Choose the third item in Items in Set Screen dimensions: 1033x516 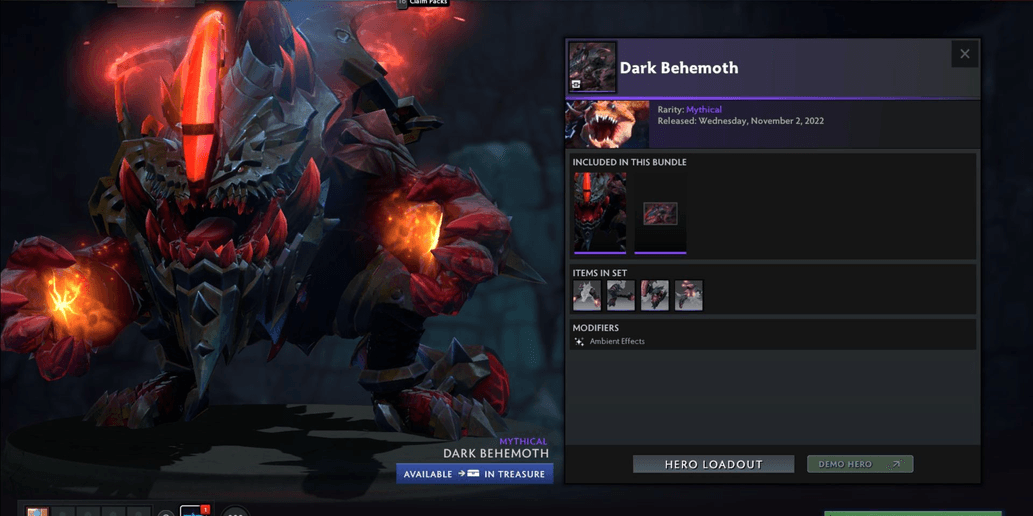pyautogui.click(x=655, y=295)
